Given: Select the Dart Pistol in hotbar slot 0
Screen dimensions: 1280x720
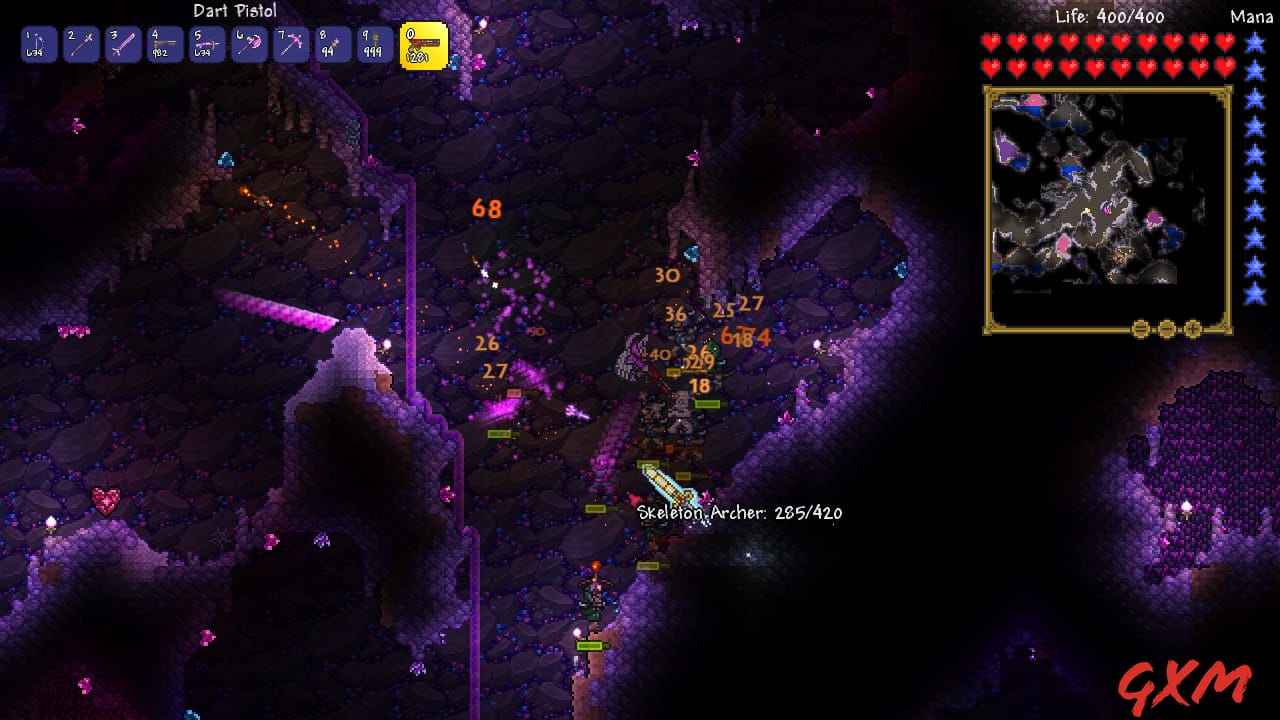Looking at the screenshot, I should [x=424, y=45].
